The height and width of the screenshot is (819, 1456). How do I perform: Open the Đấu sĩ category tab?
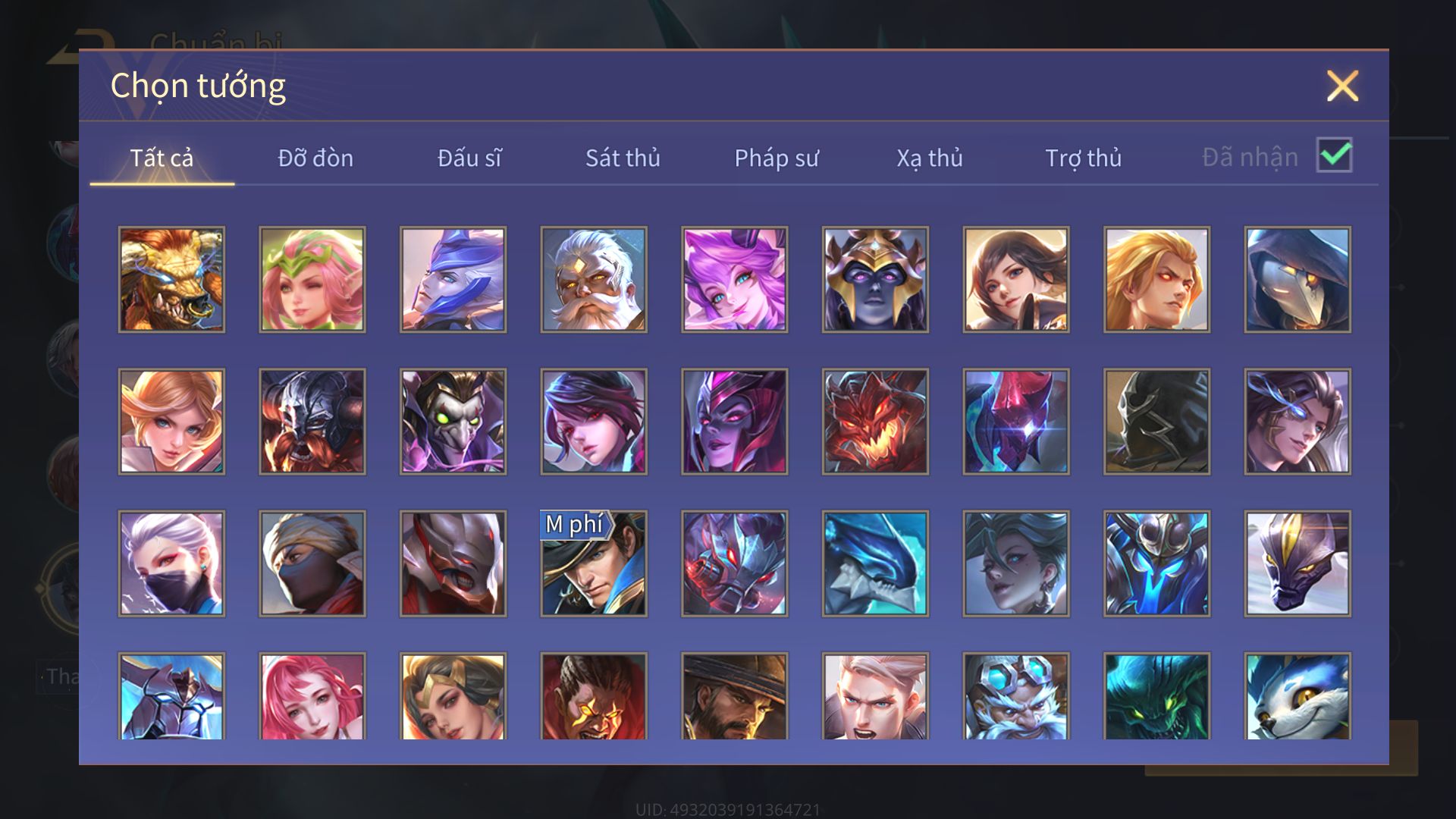click(469, 158)
